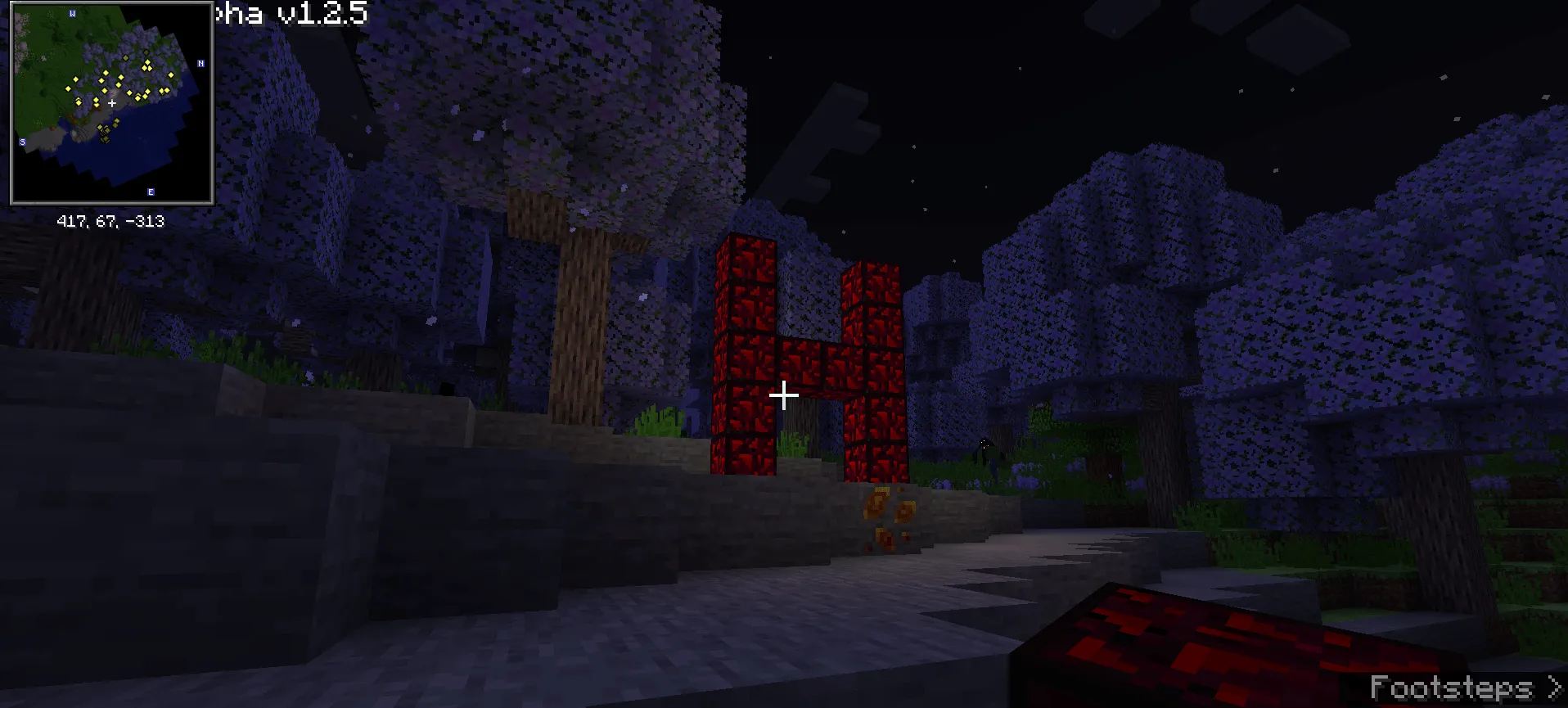
Task: Click the crosshair at screen center
Action: click(x=784, y=395)
